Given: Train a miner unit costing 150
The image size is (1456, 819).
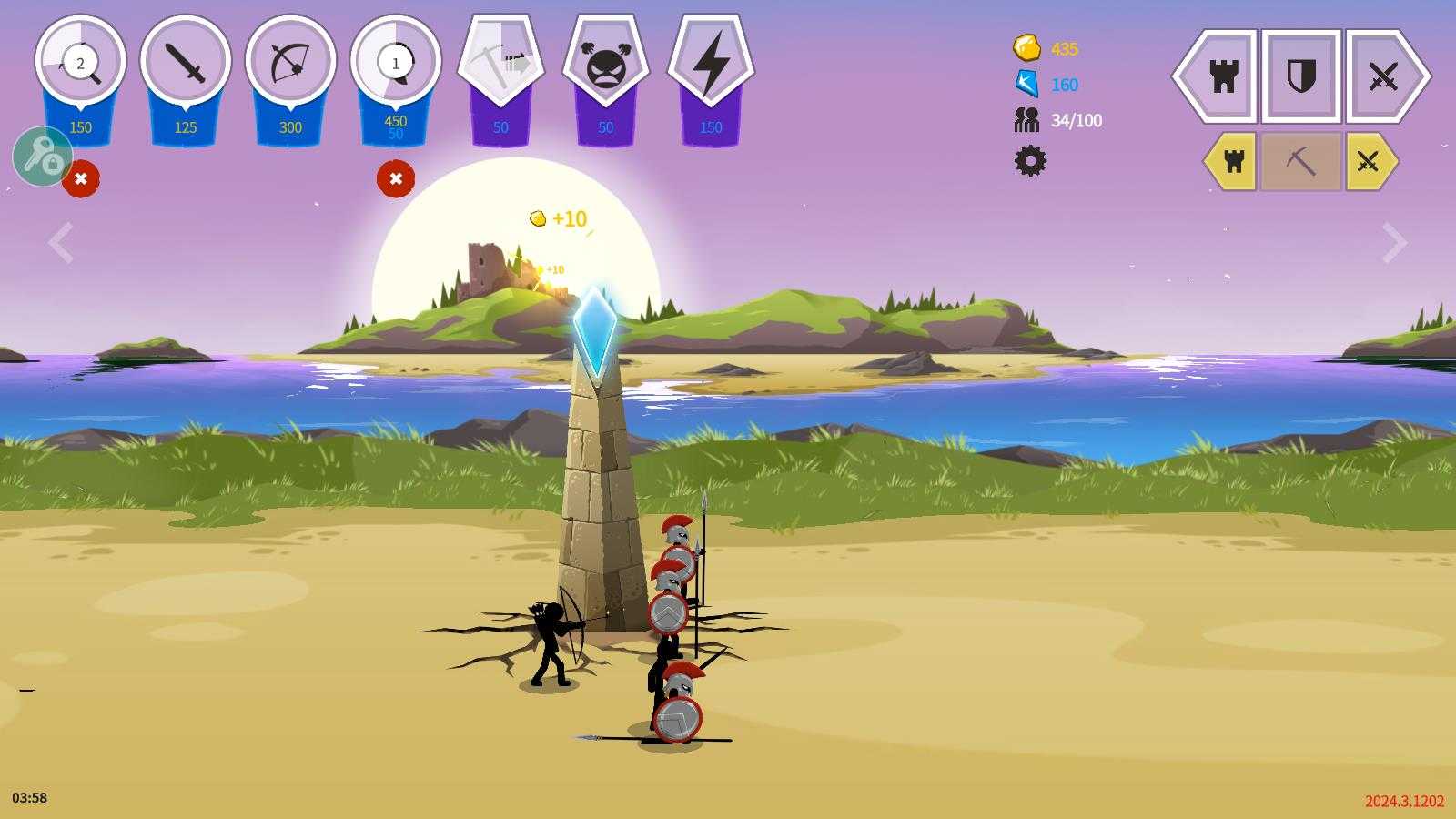Looking at the screenshot, I should coord(80,63).
